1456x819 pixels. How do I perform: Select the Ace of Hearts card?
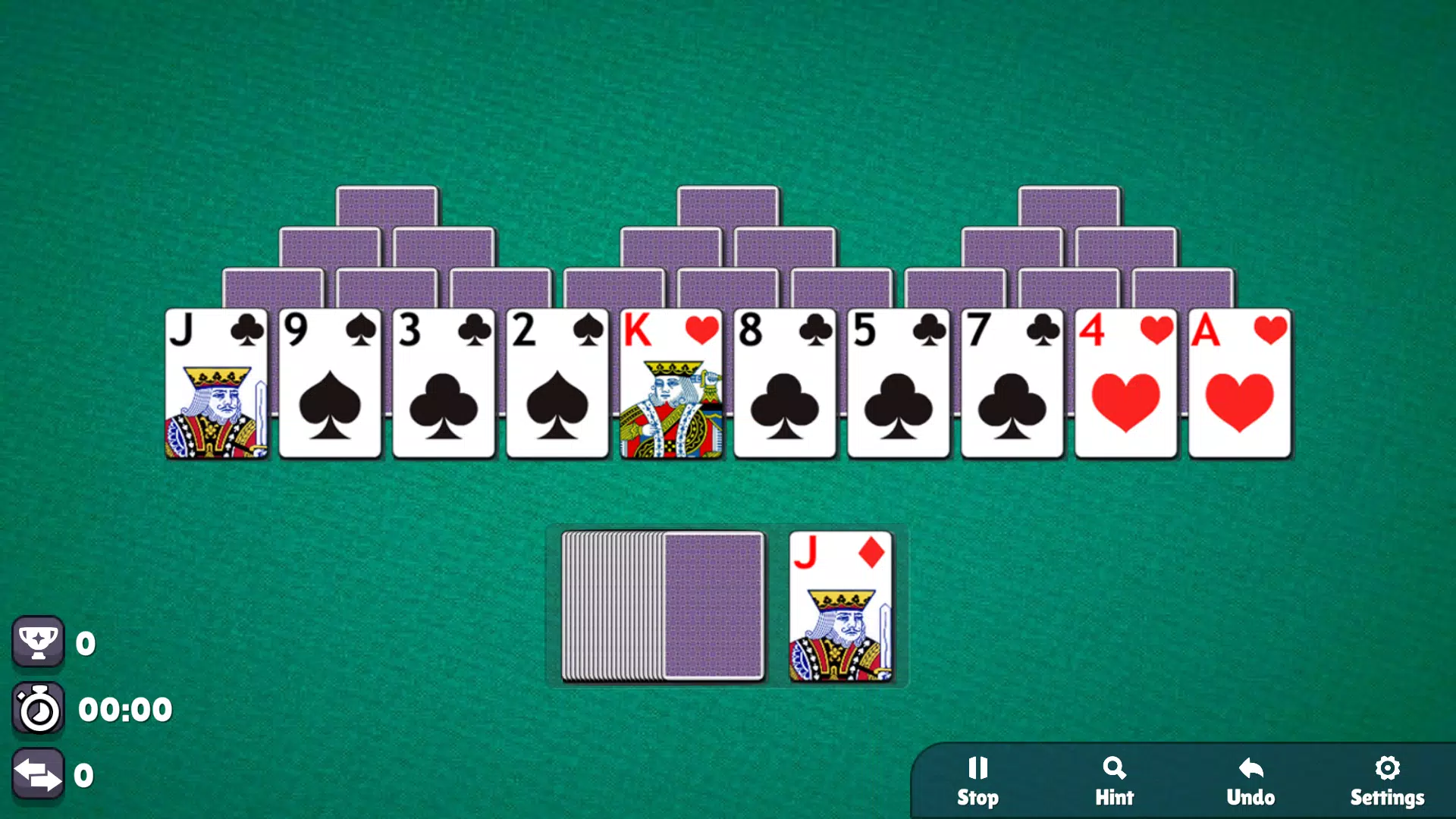[1240, 383]
